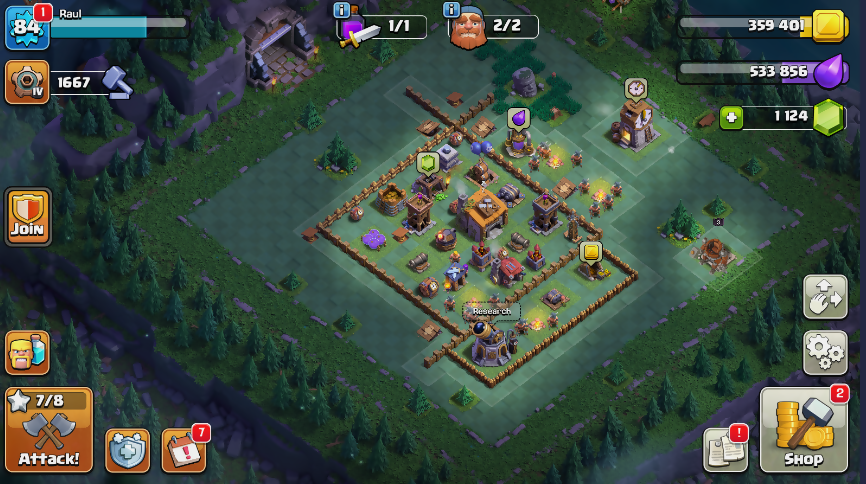Collect elixir from the purple drop bubble
Viewport: 866px width, 484px height.
[x=518, y=118]
